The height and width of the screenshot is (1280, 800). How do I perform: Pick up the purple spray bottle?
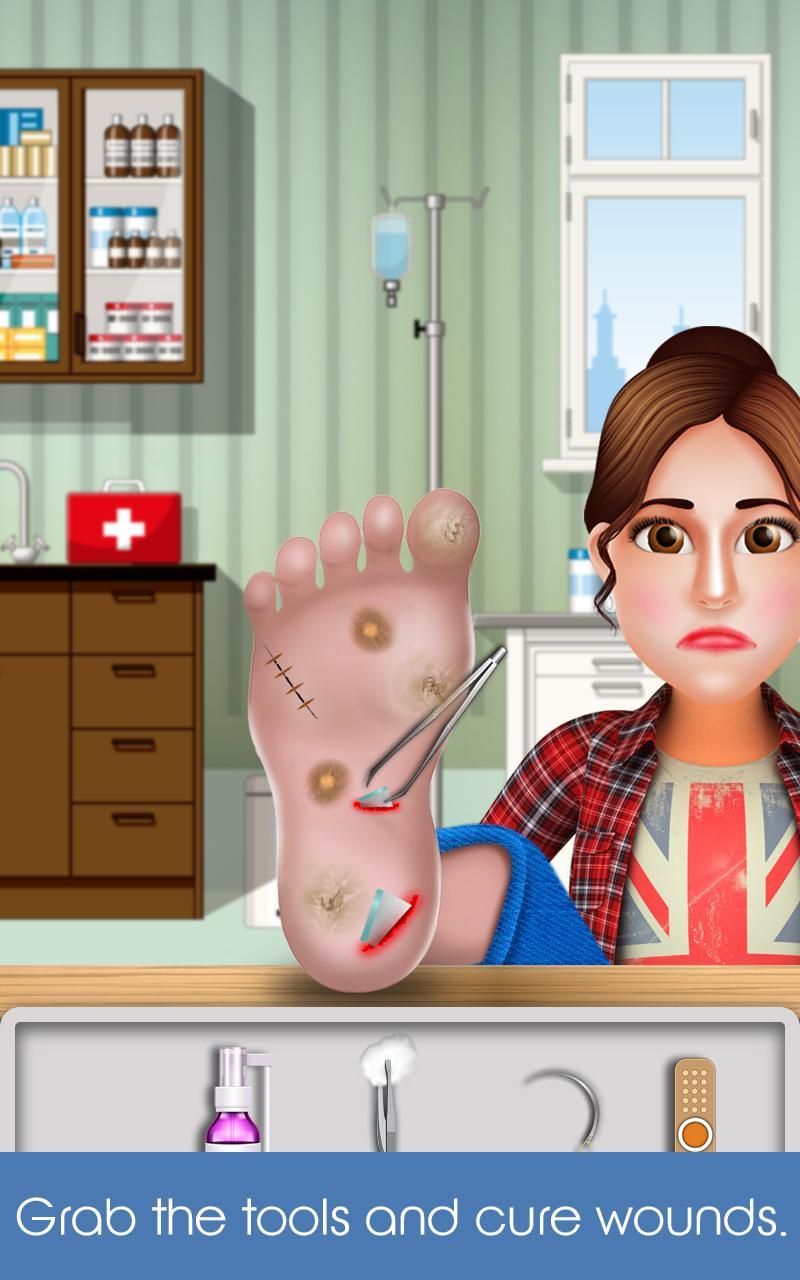[x=233, y=1100]
